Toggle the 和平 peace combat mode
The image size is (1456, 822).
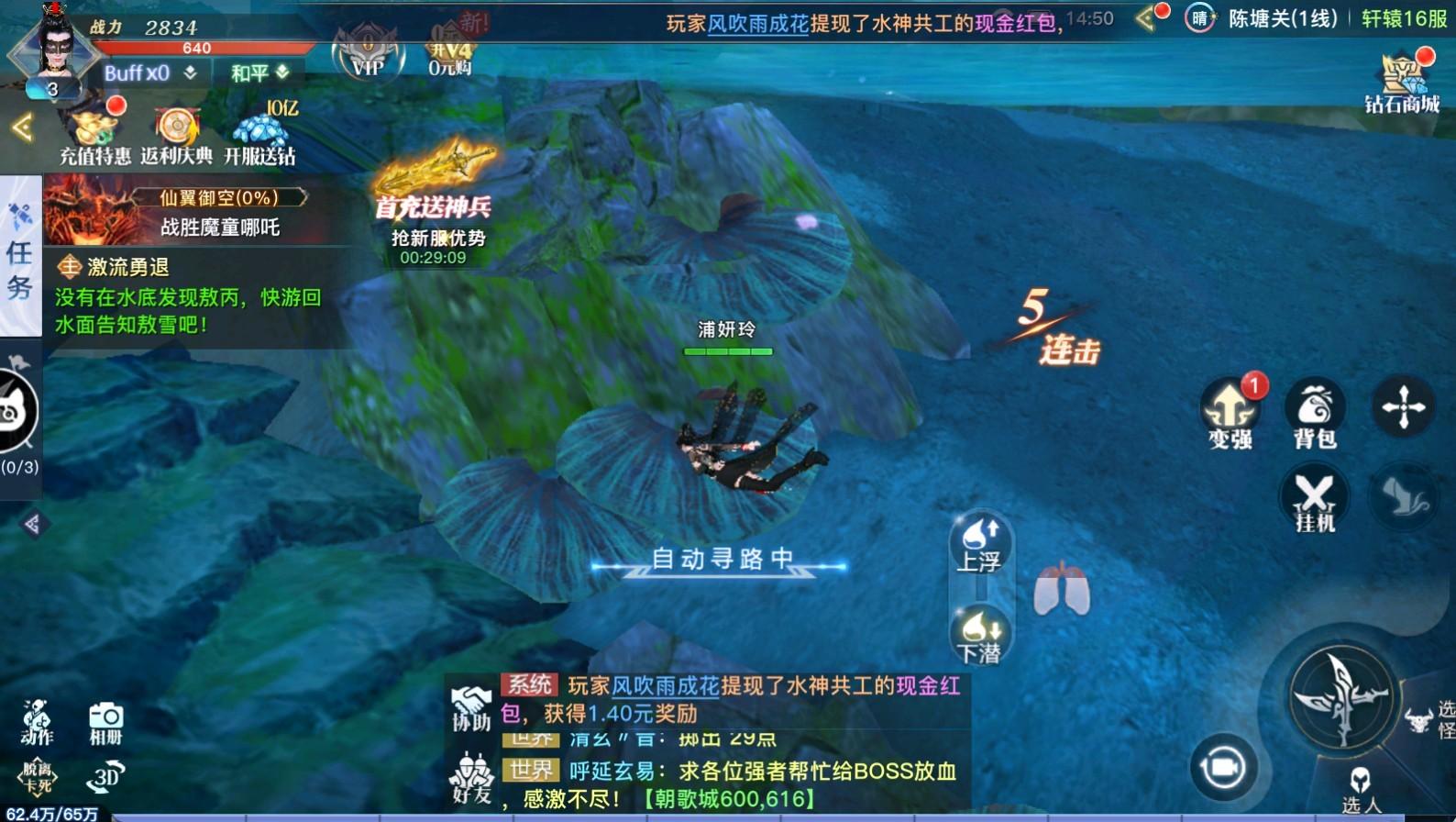pyautogui.click(x=254, y=72)
